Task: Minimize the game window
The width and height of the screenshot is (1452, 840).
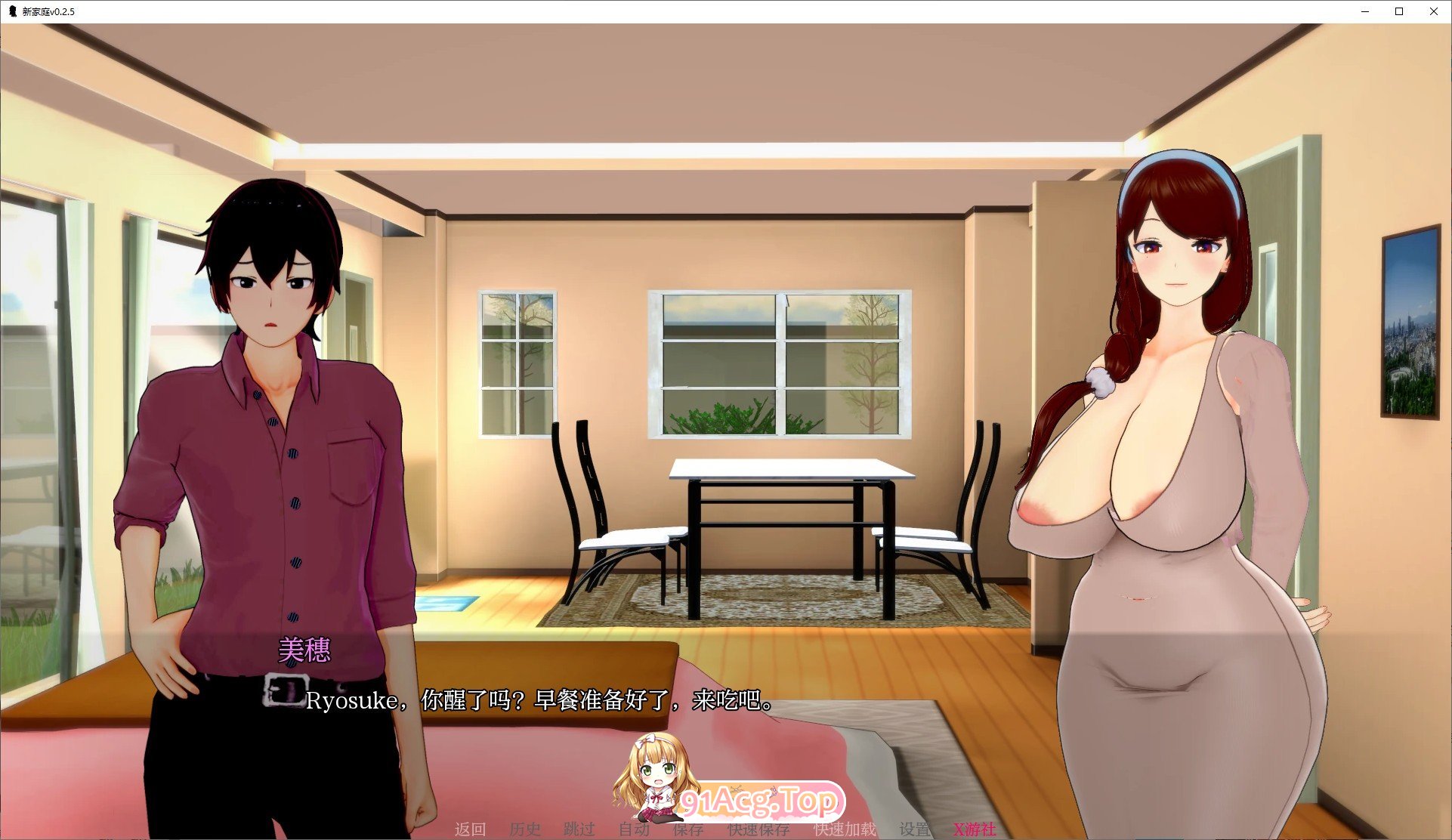Action: [x=1364, y=11]
